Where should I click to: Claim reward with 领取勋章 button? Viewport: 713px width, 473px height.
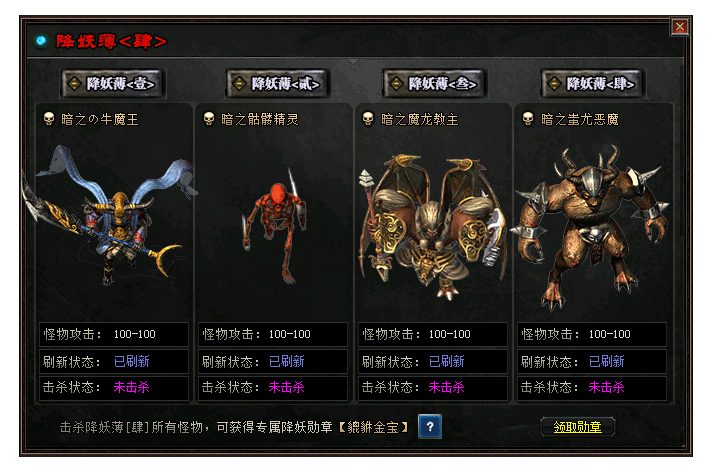577,427
